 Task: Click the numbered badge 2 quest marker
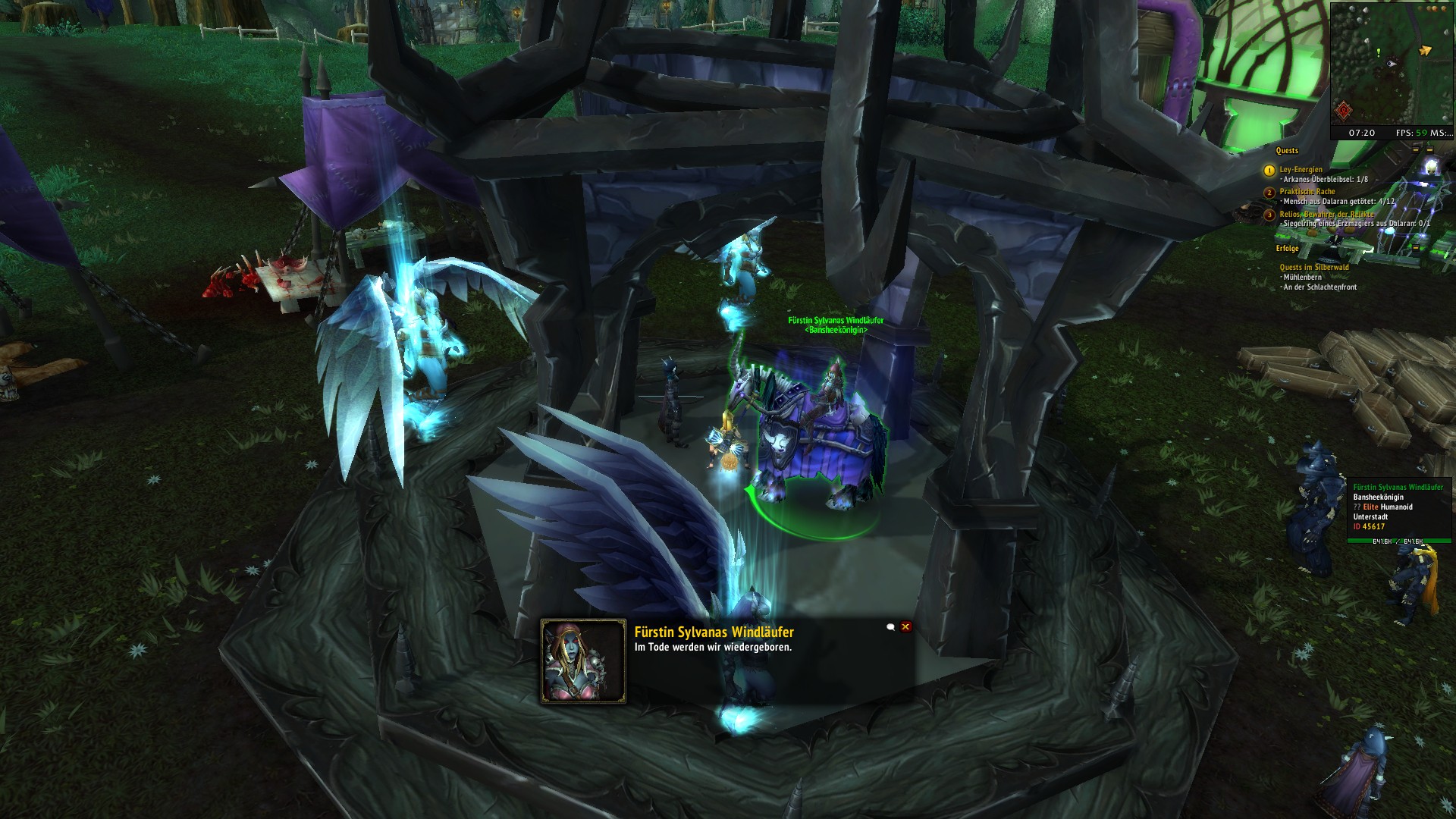coord(1269,193)
